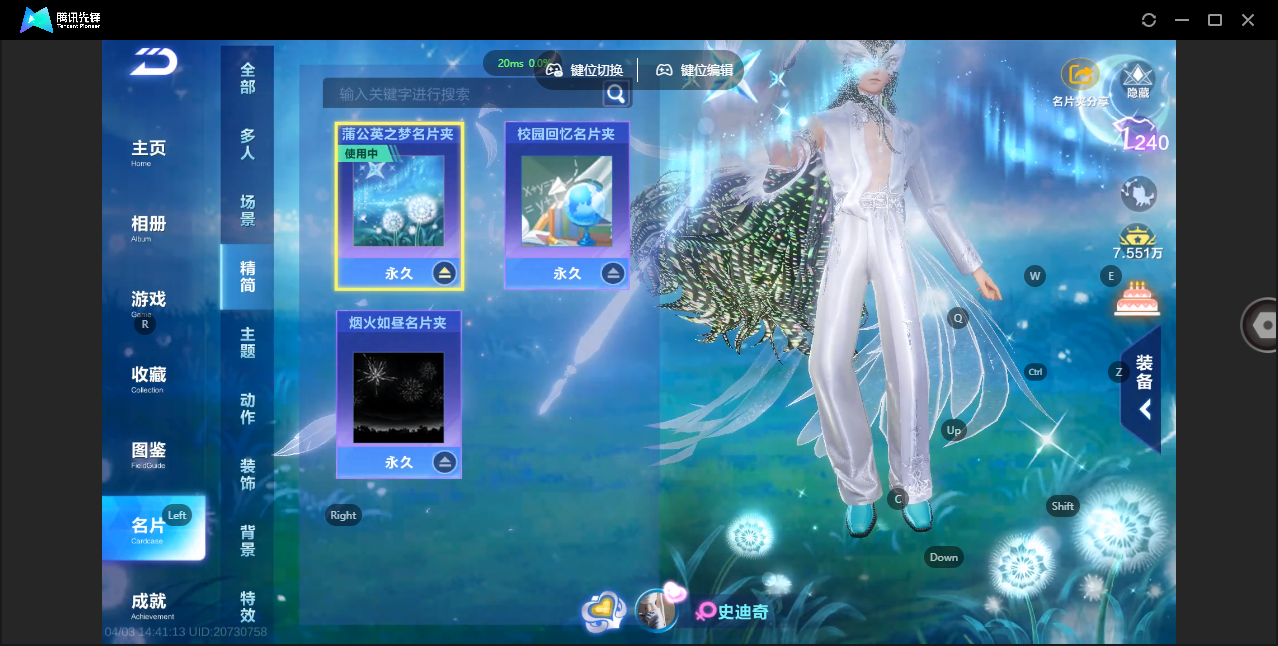The height and width of the screenshot is (646, 1278).
Task: Expand the 装备 equipment side panel
Action: [x=1143, y=386]
